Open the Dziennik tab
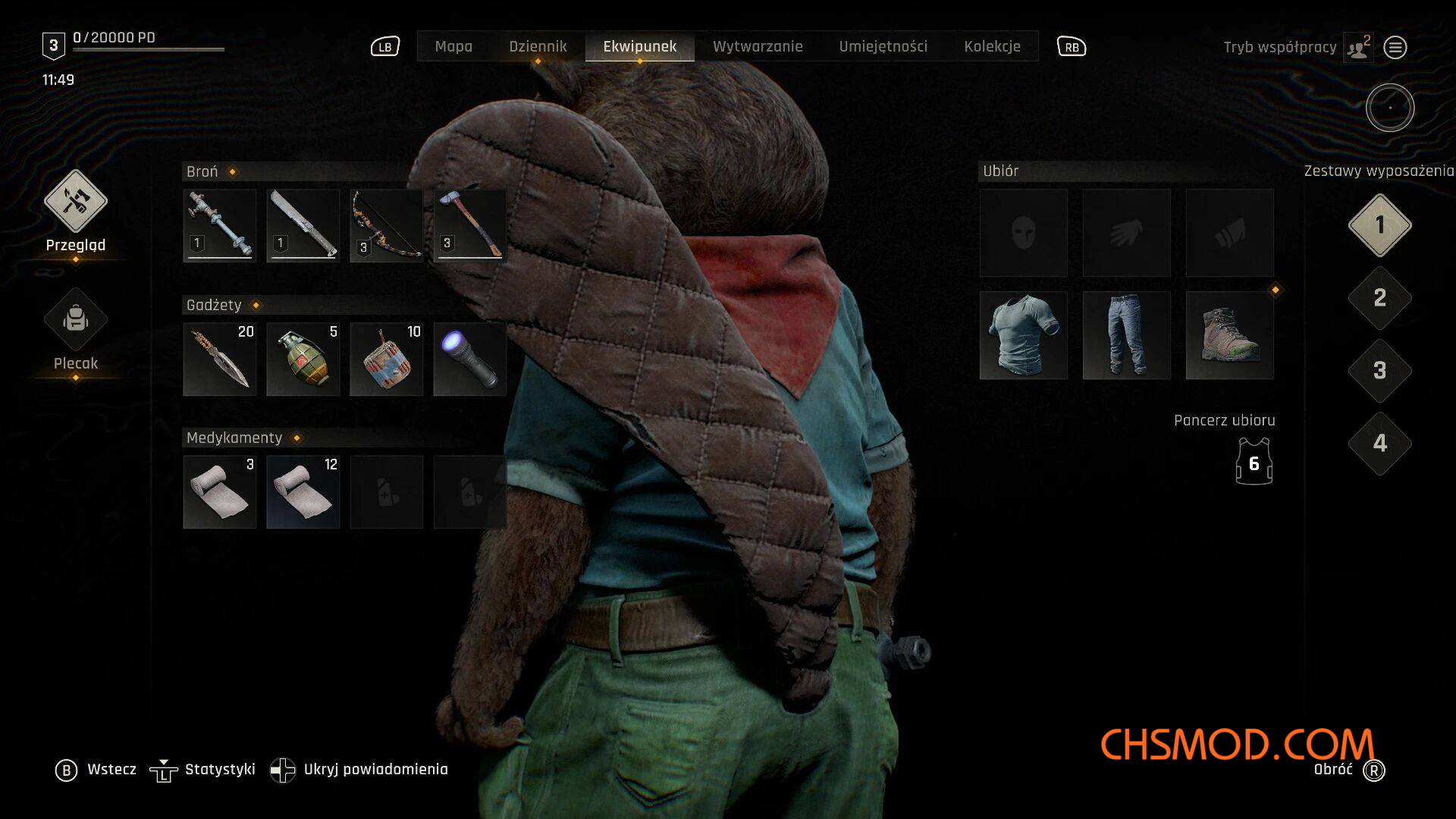Viewport: 1456px width, 819px height. [x=538, y=46]
